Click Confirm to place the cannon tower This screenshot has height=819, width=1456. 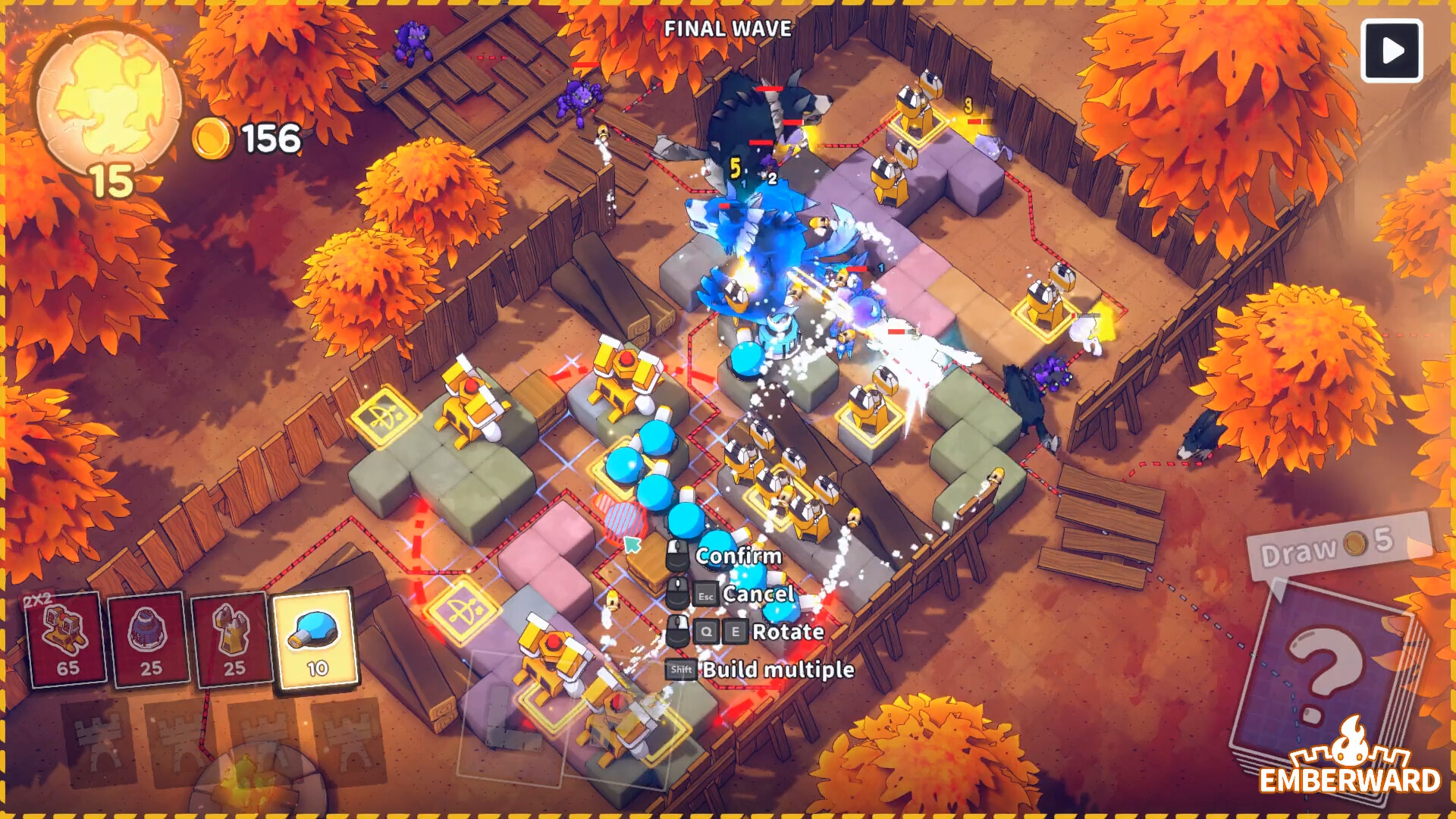point(738,556)
